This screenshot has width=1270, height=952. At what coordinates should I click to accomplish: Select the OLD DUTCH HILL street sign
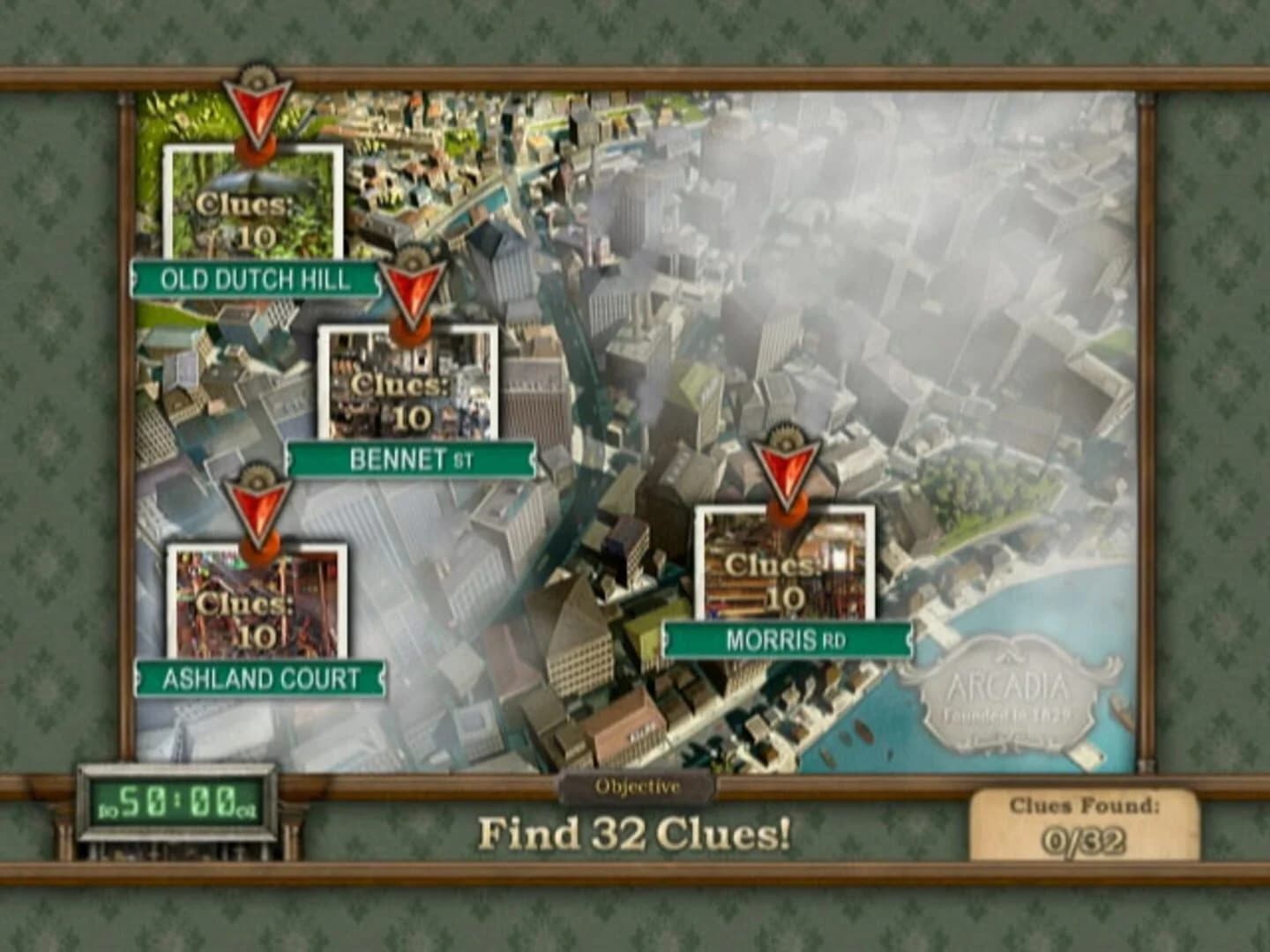254,280
